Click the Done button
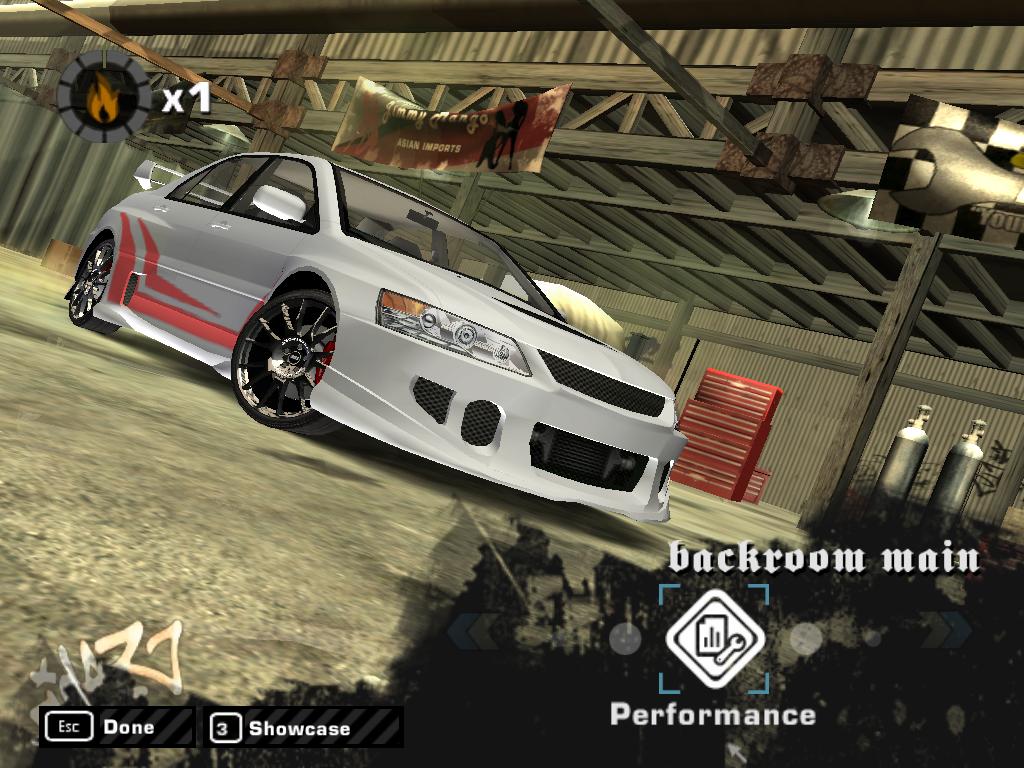This screenshot has width=1024, height=768. [117, 728]
